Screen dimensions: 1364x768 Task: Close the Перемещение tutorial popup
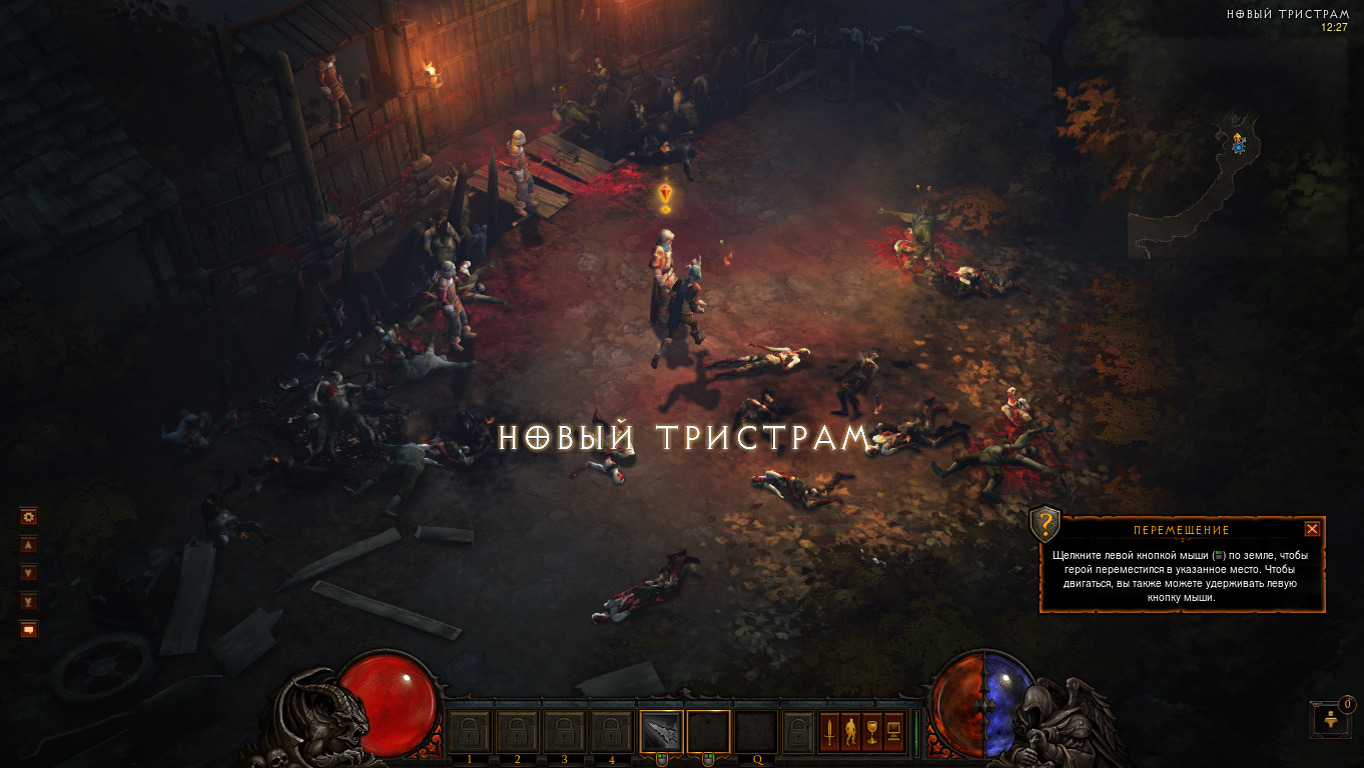coord(1312,529)
